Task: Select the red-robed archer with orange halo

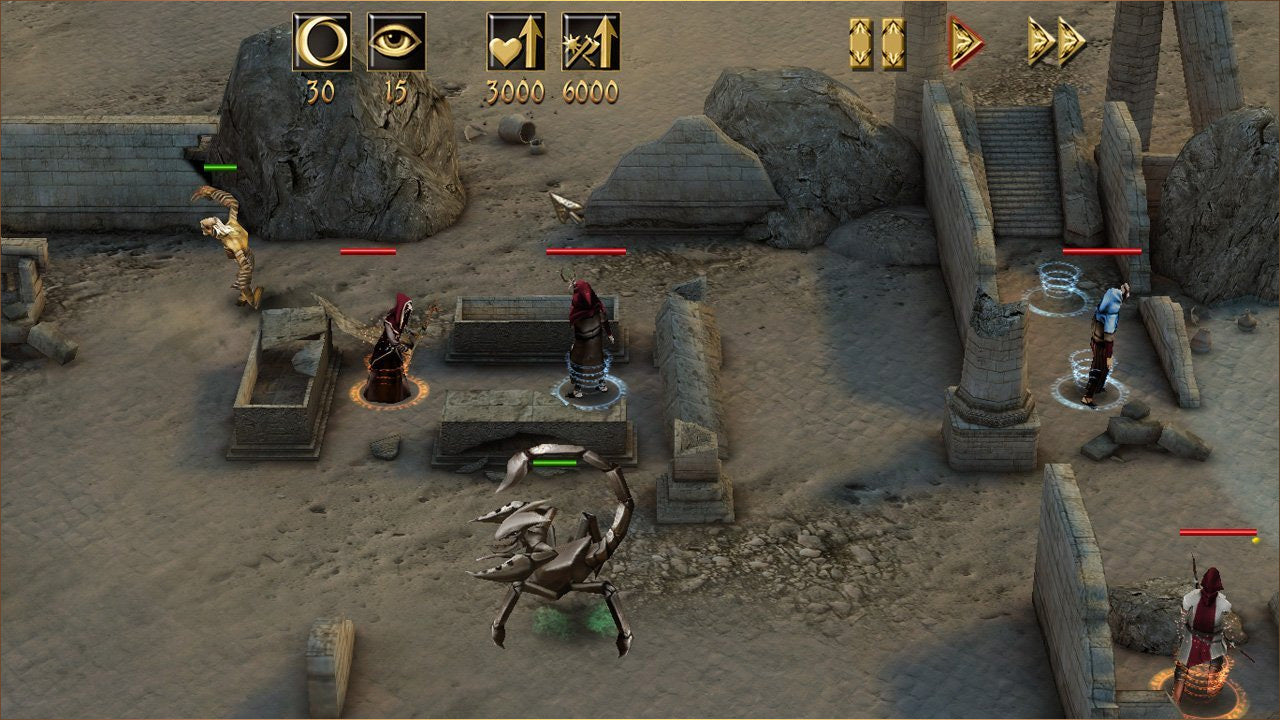Action: coord(390,345)
